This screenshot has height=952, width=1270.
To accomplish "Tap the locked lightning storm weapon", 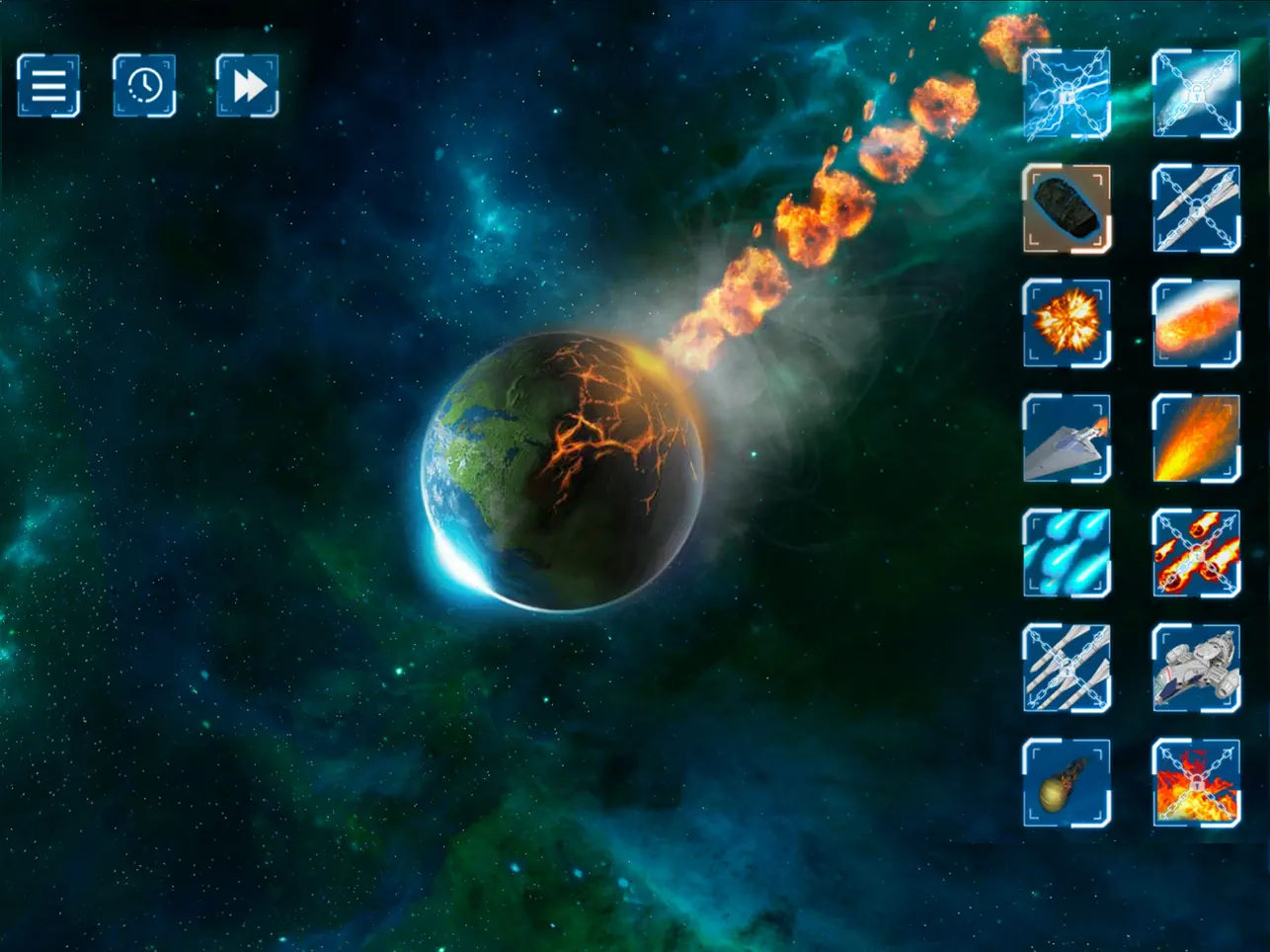I will [1067, 94].
